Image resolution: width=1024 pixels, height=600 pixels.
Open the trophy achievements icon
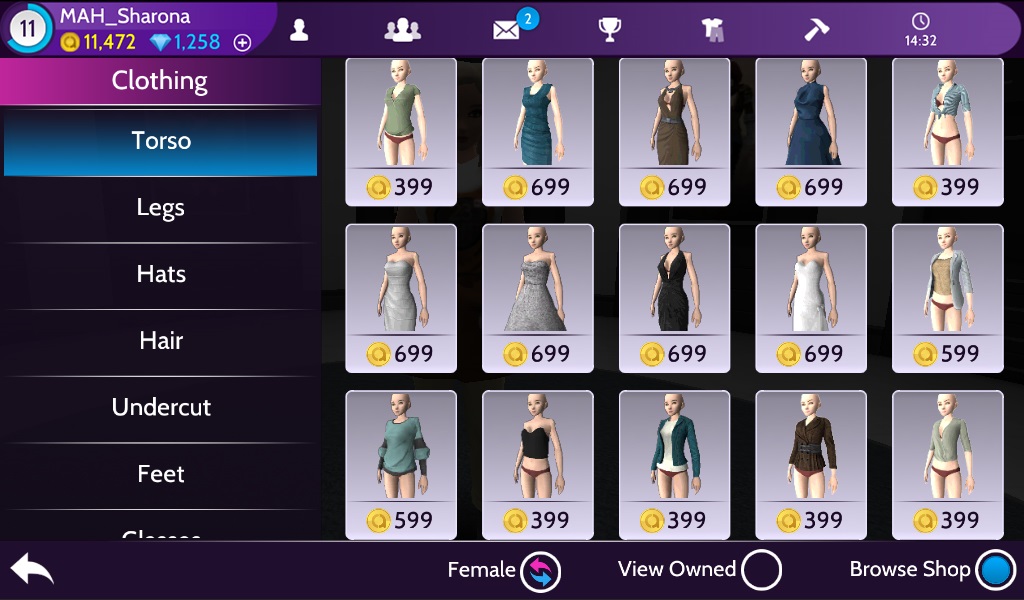(610, 29)
